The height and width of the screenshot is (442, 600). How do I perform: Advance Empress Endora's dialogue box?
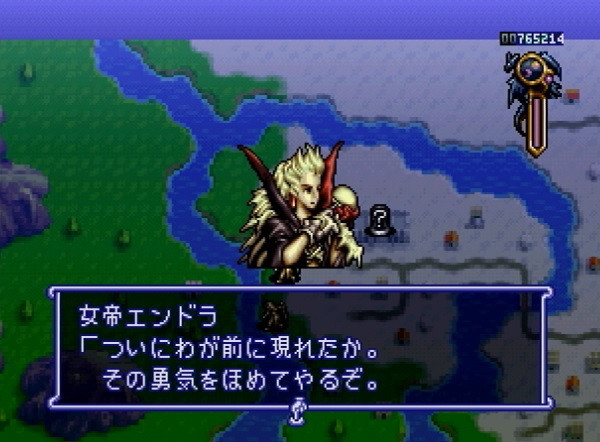[299, 348]
